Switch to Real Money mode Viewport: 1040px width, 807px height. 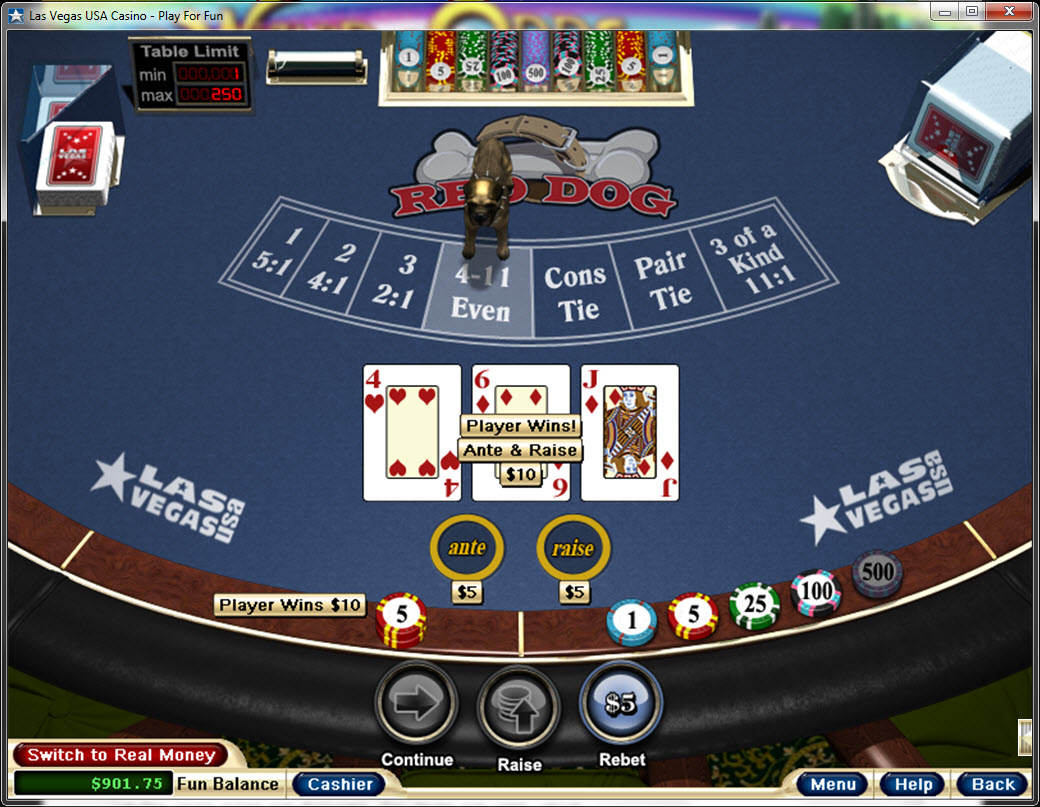point(120,755)
